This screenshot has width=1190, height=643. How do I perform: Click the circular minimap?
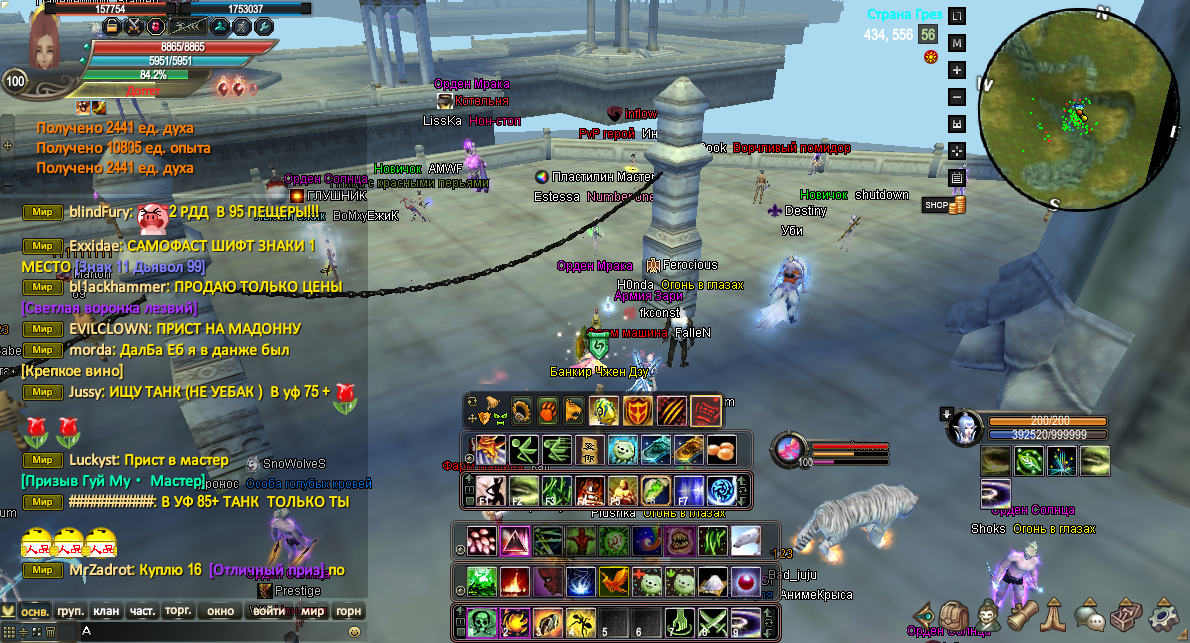tap(1075, 110)
